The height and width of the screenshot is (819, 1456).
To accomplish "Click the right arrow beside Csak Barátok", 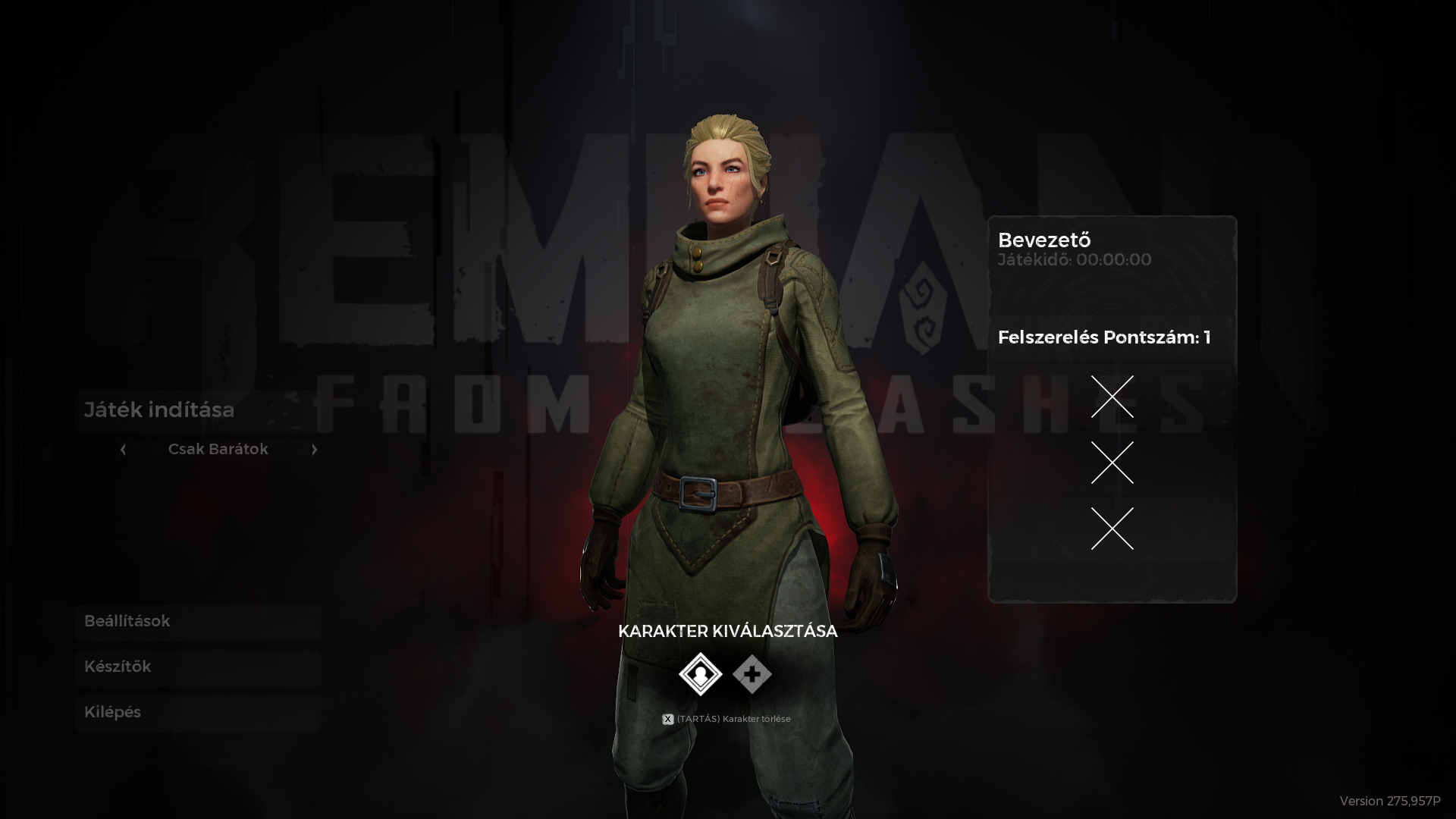I will coord(314,450).
